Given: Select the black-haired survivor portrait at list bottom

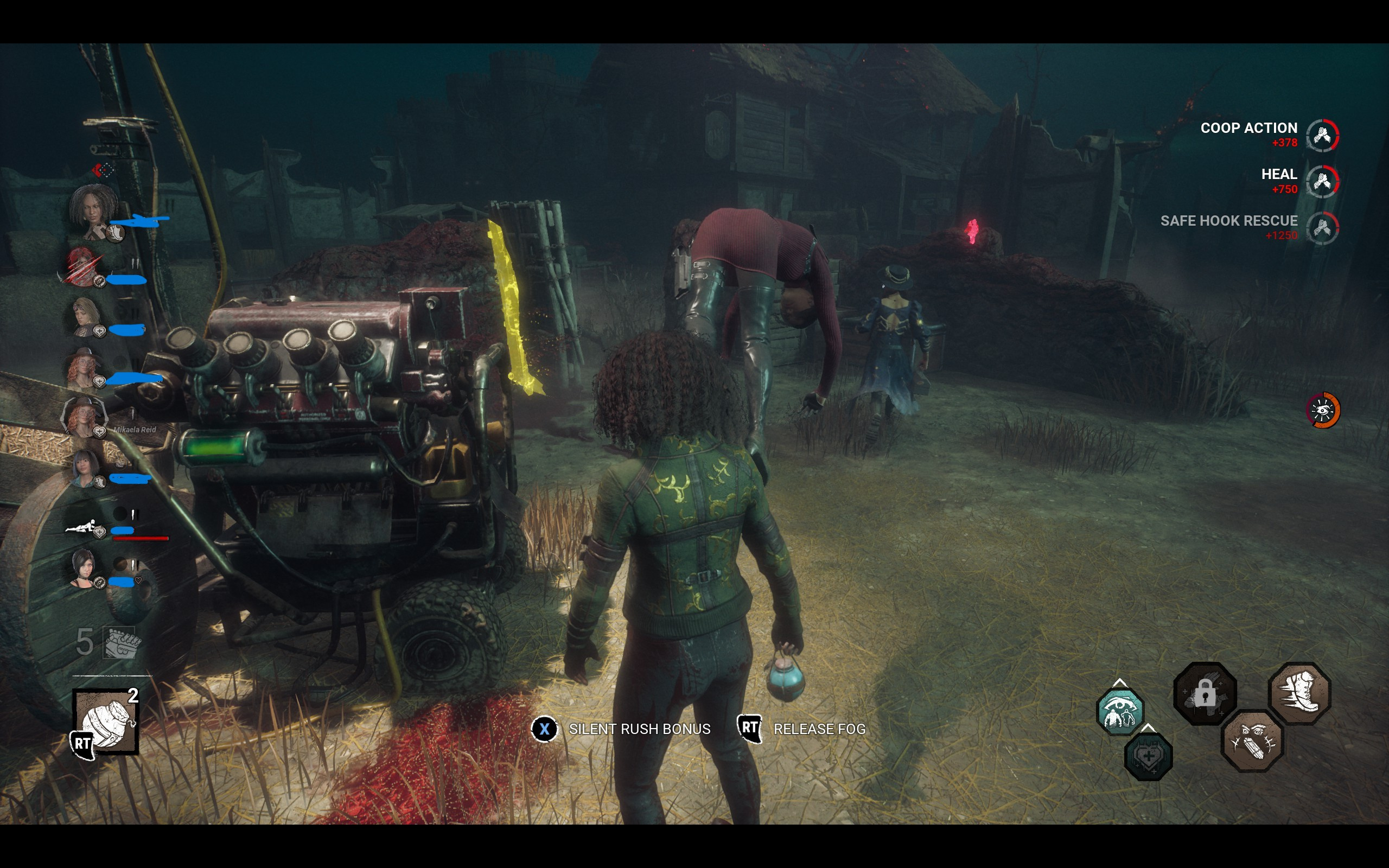Looking at the screenshot, I should [x=84, y=568].
